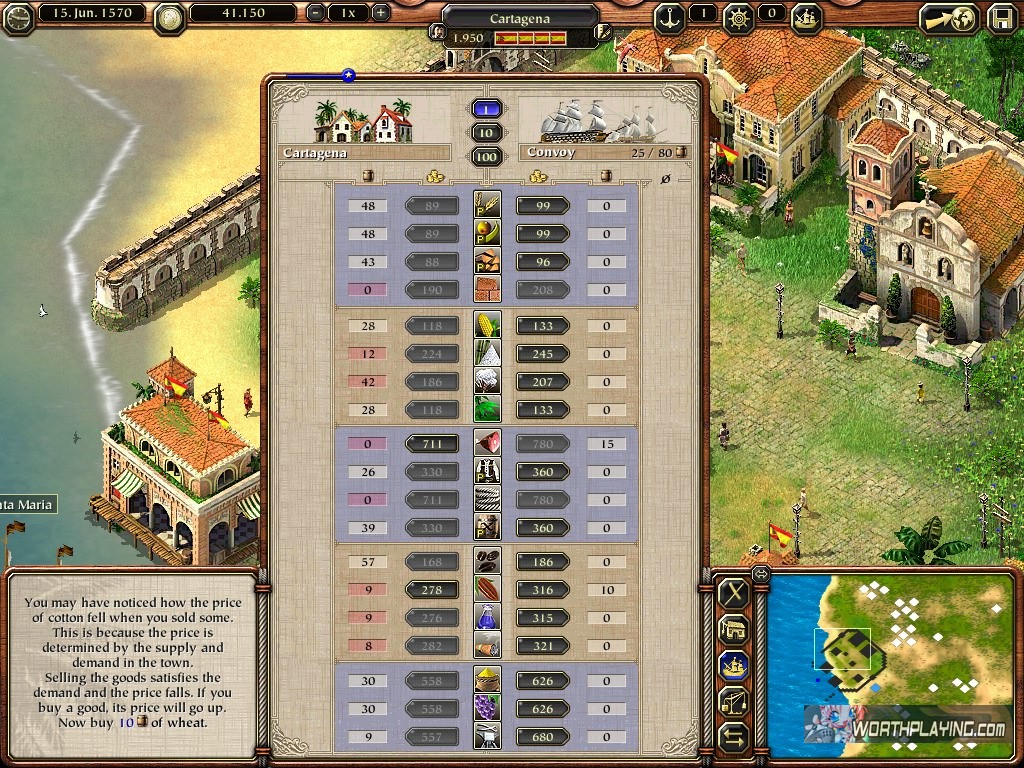Click the anchor icon in the top bar

click(670, 16)
